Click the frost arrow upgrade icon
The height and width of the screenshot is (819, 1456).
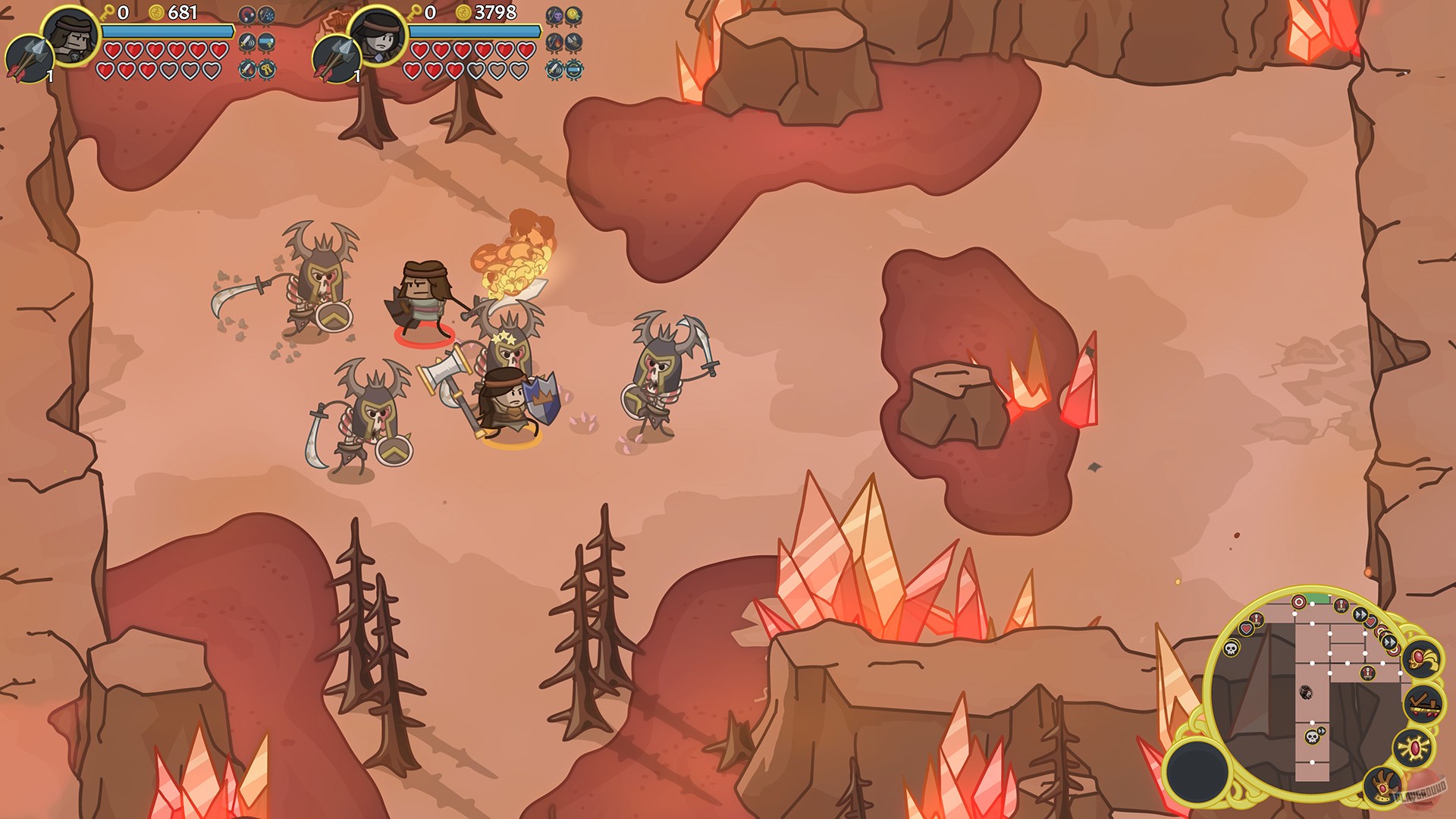[x=265, y=15]
